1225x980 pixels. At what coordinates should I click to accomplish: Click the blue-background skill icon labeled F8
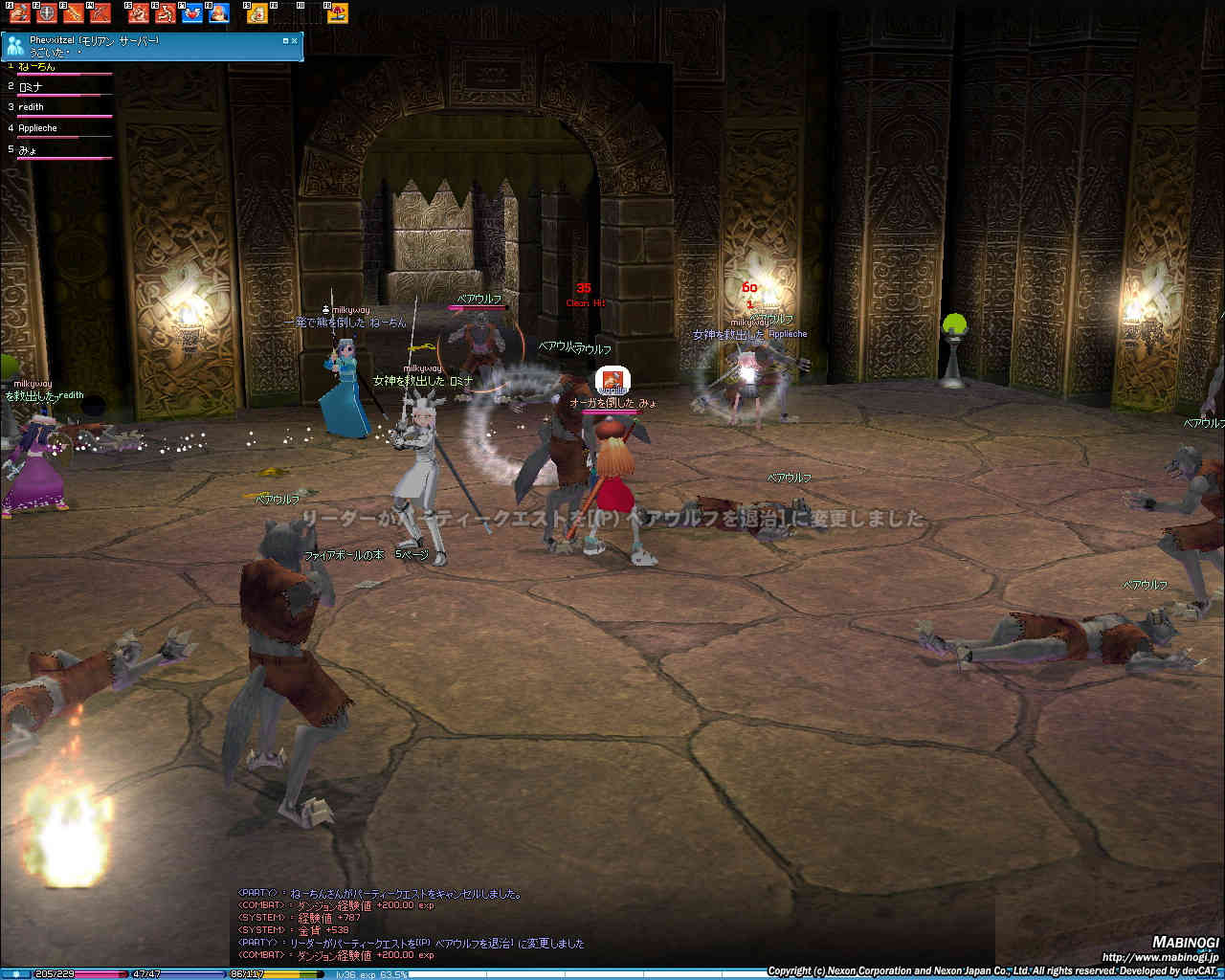(219, 13)
